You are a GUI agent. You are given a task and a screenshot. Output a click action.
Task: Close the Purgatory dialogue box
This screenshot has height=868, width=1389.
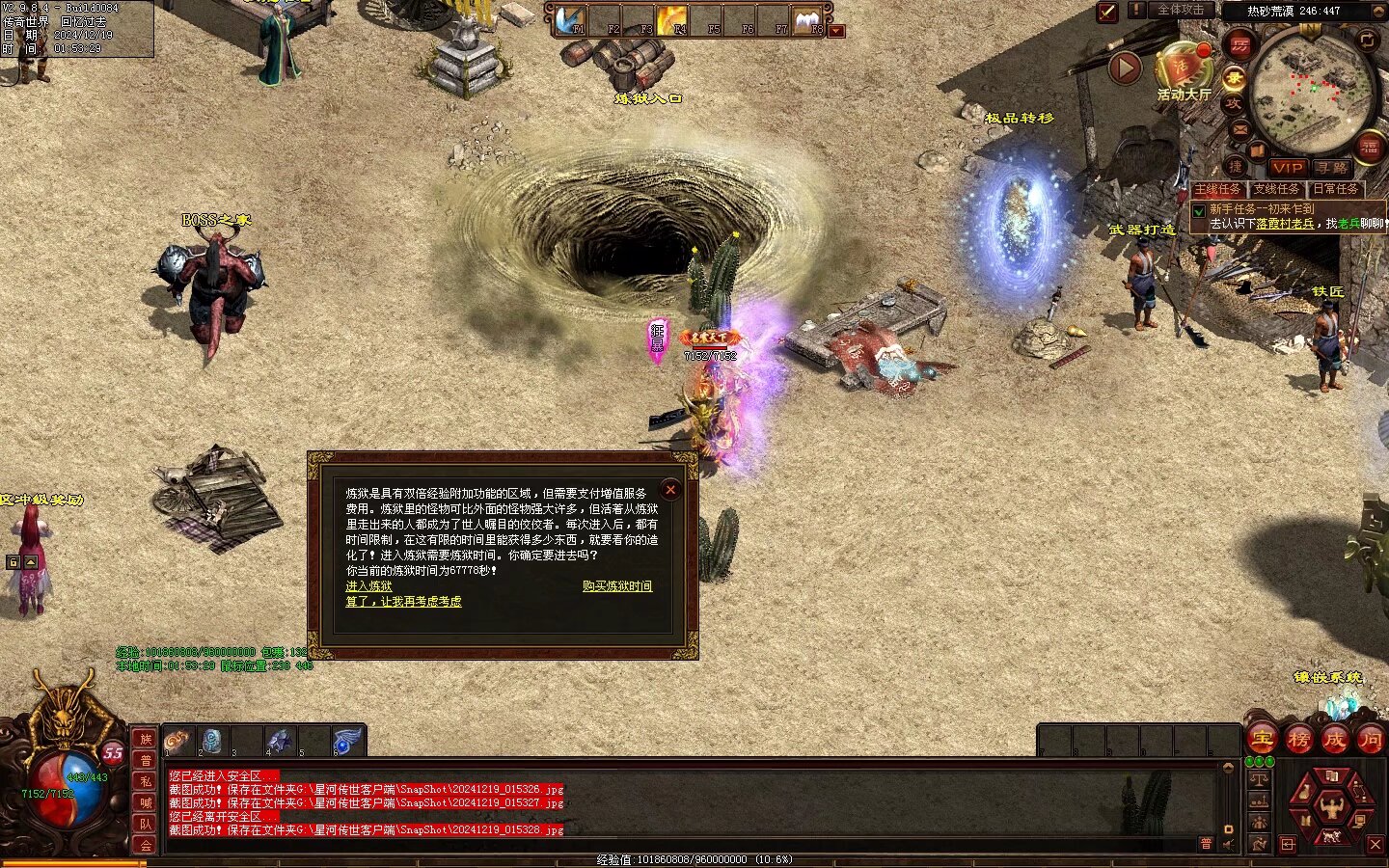tap(670, 490)
